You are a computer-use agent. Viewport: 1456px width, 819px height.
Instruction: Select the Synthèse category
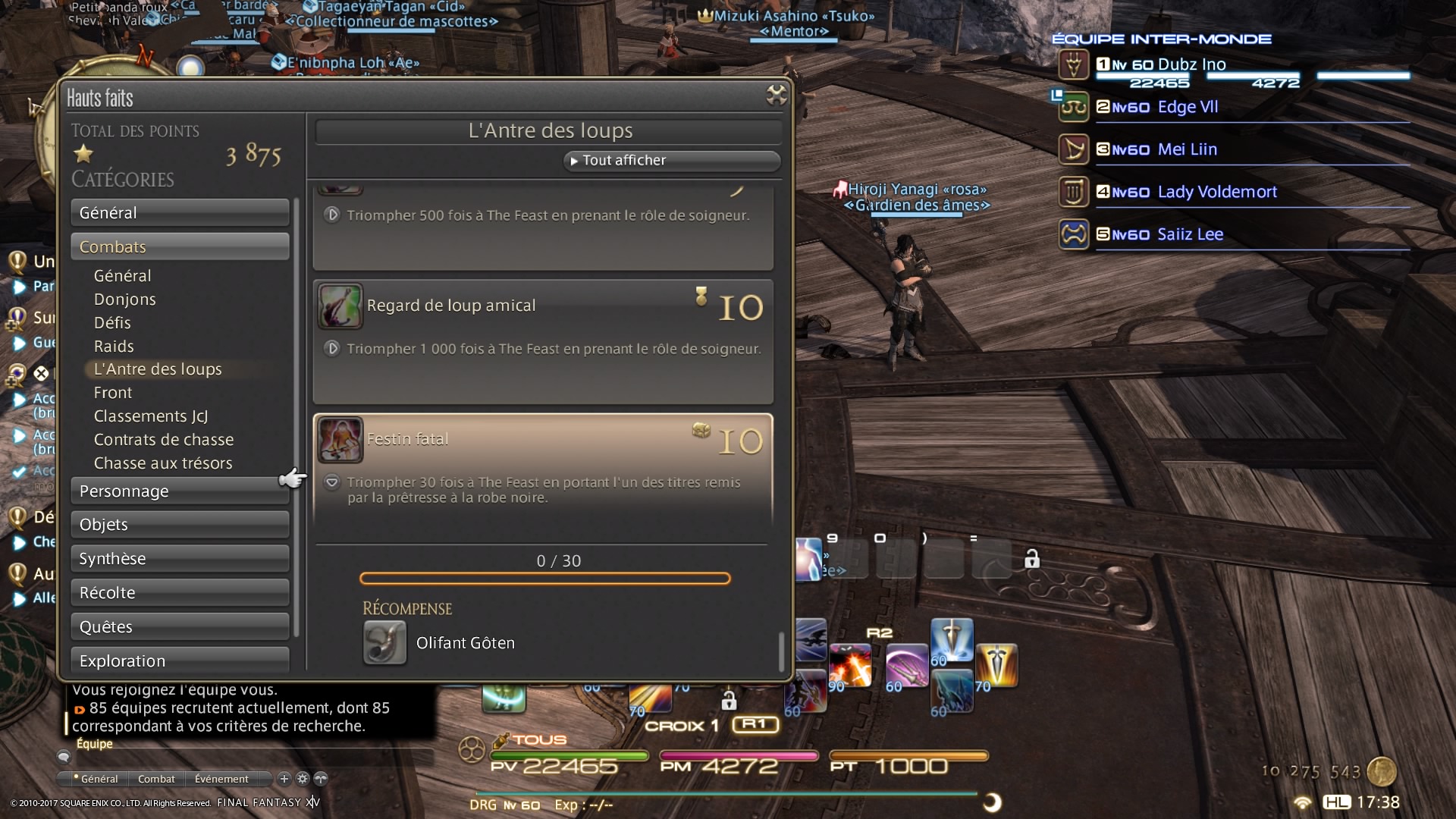click(180, 559)
